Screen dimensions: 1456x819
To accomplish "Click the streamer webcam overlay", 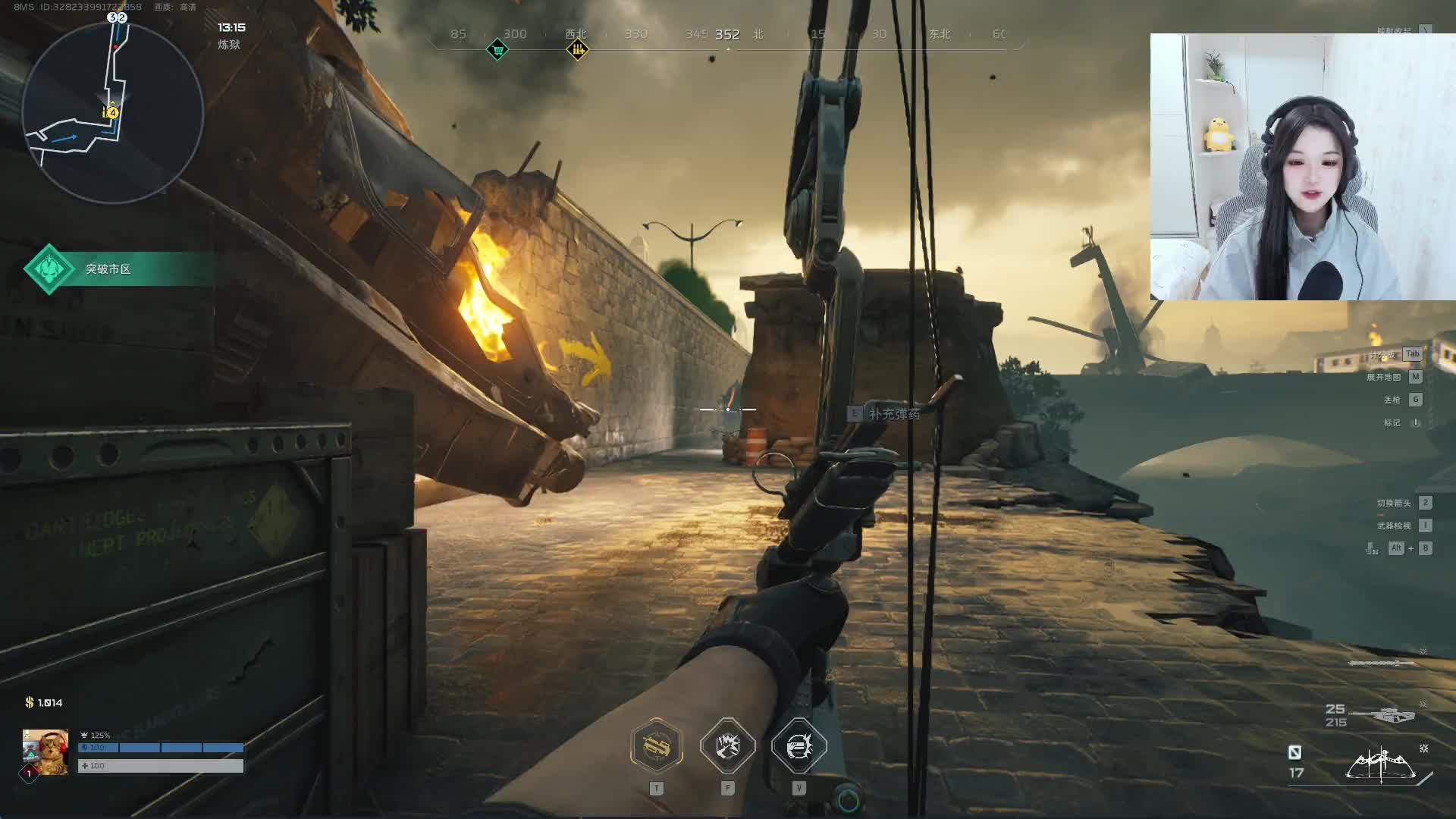I will [x=1302, y=167].
